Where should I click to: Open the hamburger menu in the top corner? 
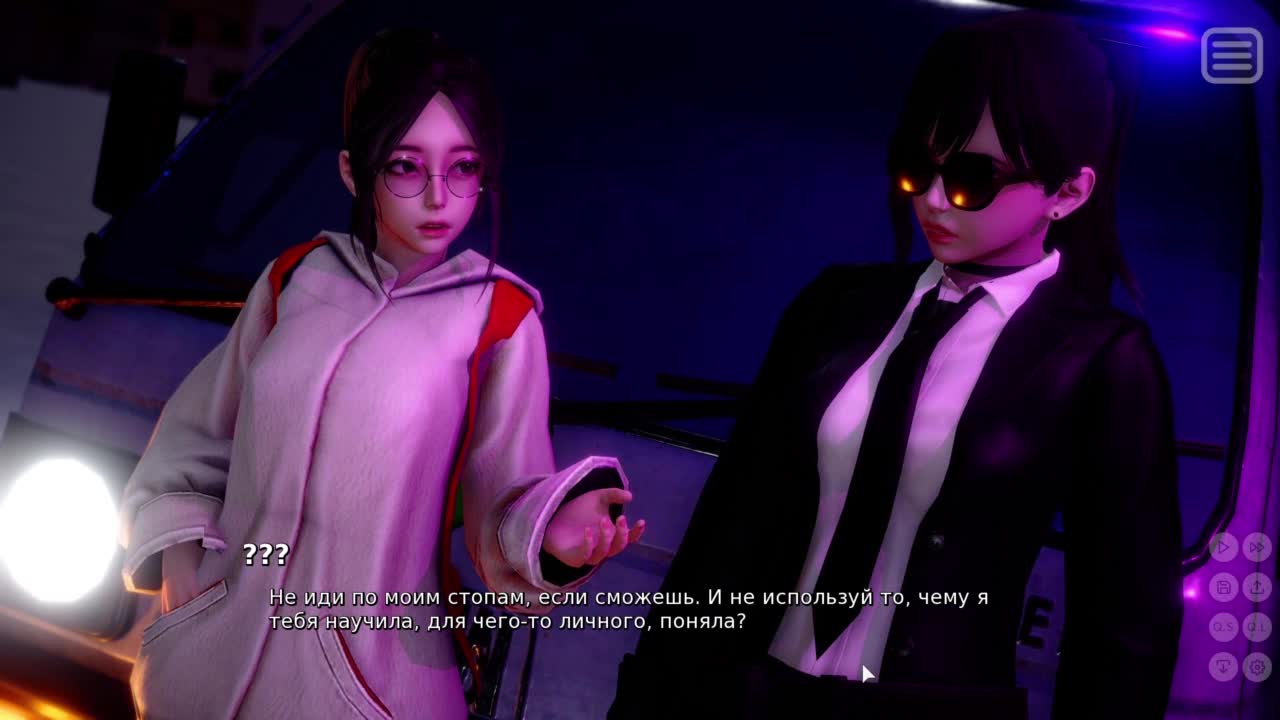(x=1231, y=54)
